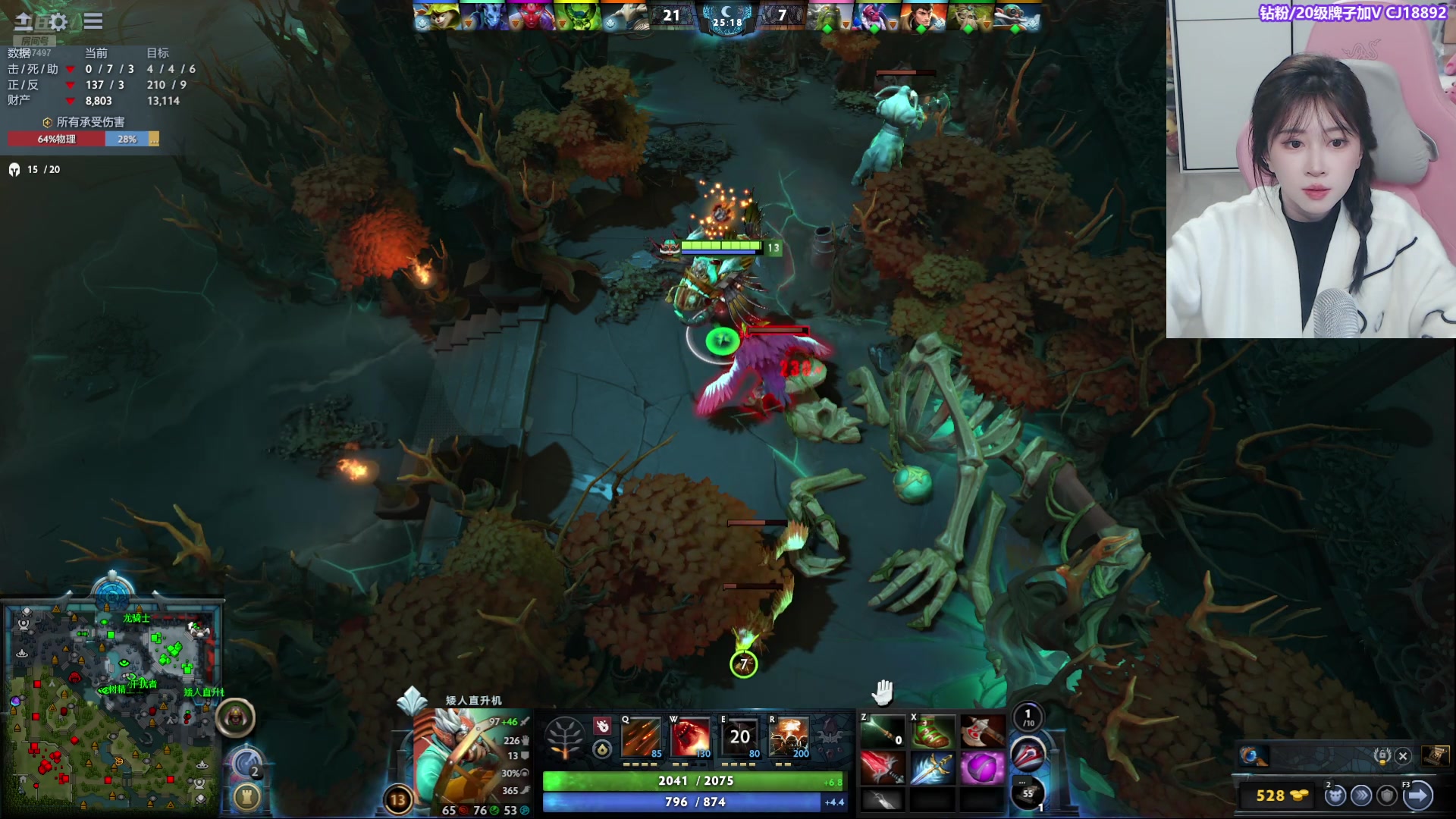Use the purple orb item
This screenshot has height=819, width=1456.
coord(982,767)
